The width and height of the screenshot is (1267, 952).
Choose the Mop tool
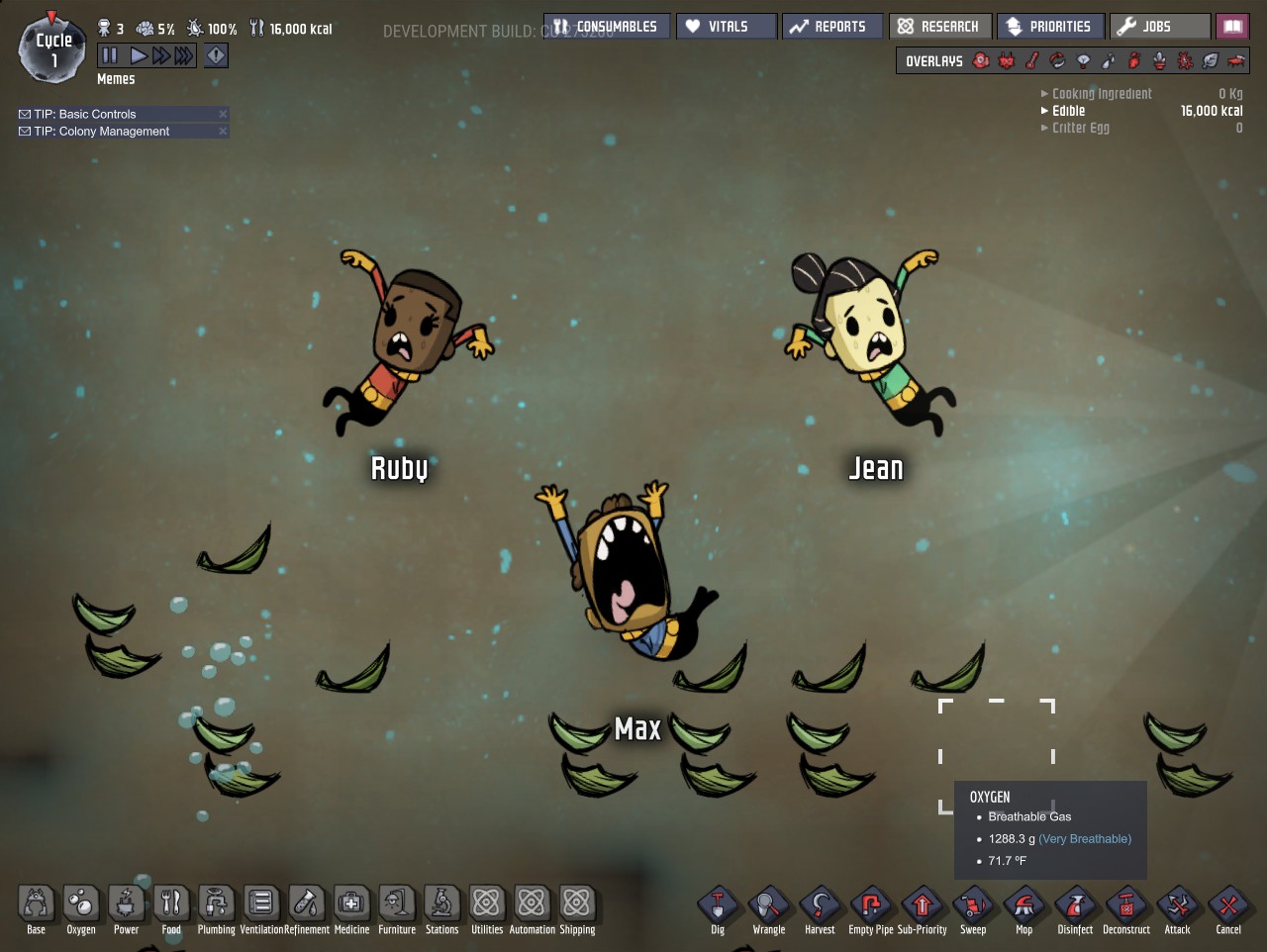(1023, 907)
